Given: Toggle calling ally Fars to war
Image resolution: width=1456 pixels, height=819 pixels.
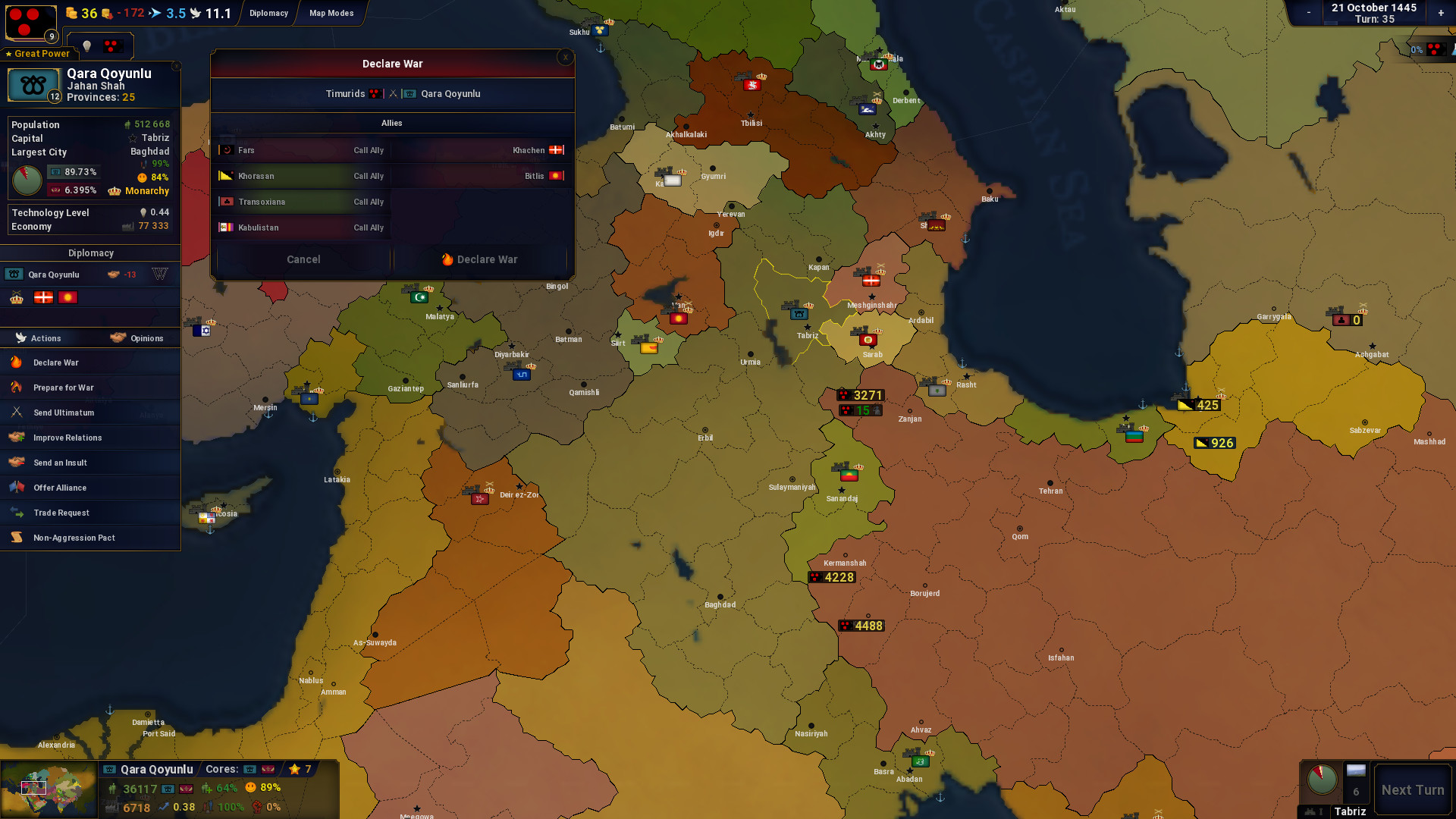Looking at the screenshot, I should [x=368, y=150].
